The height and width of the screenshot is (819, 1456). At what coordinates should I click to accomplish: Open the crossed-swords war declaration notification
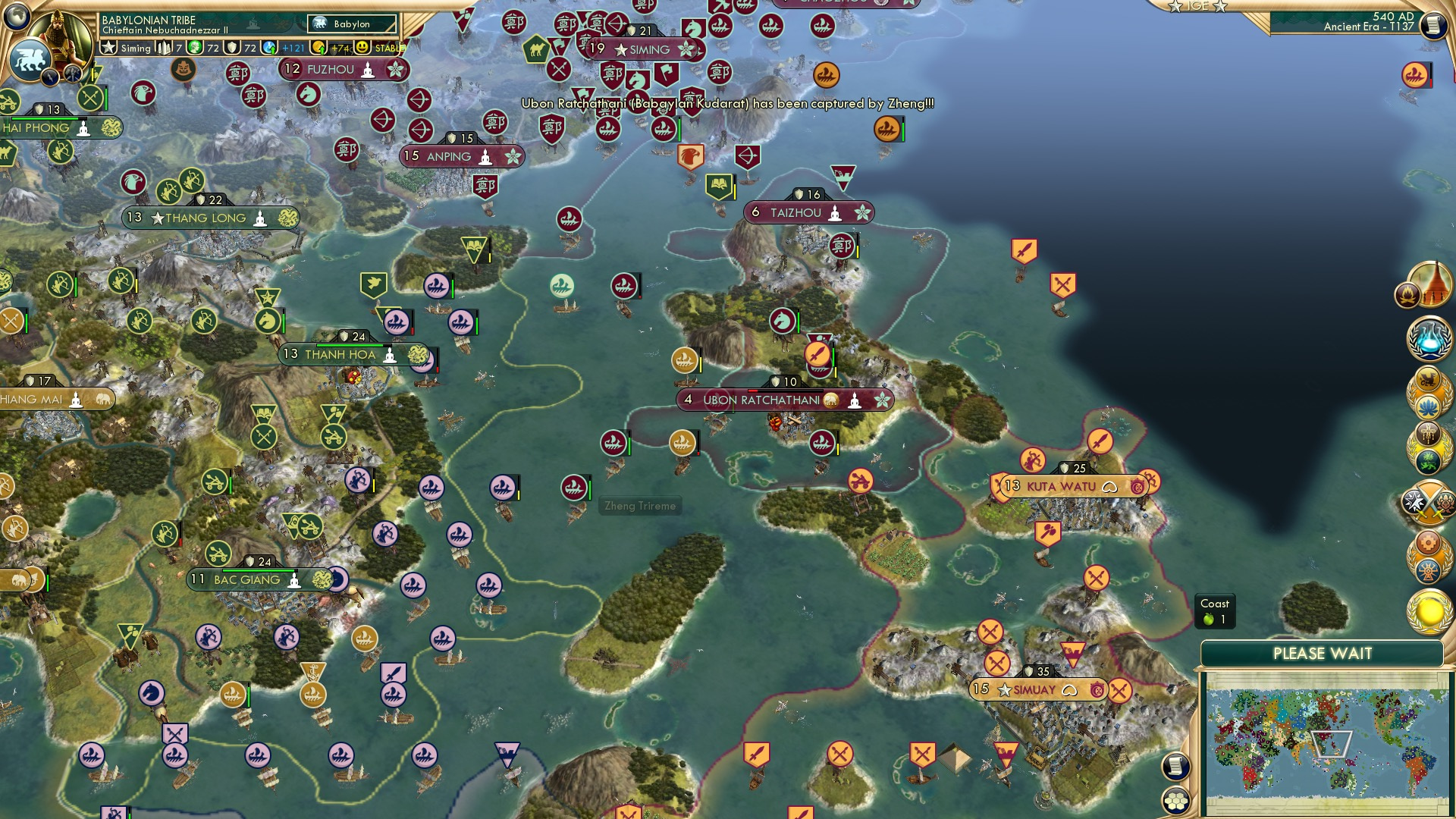click(1429, 504)
